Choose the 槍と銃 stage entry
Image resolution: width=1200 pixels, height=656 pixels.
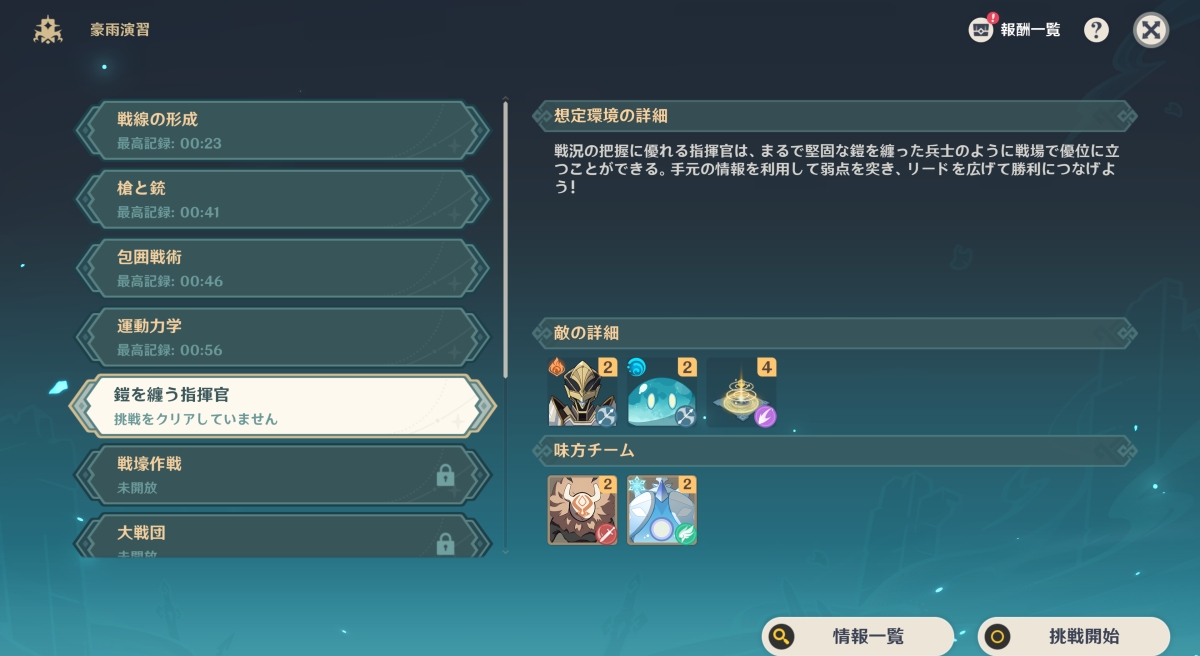click(282, 200)
